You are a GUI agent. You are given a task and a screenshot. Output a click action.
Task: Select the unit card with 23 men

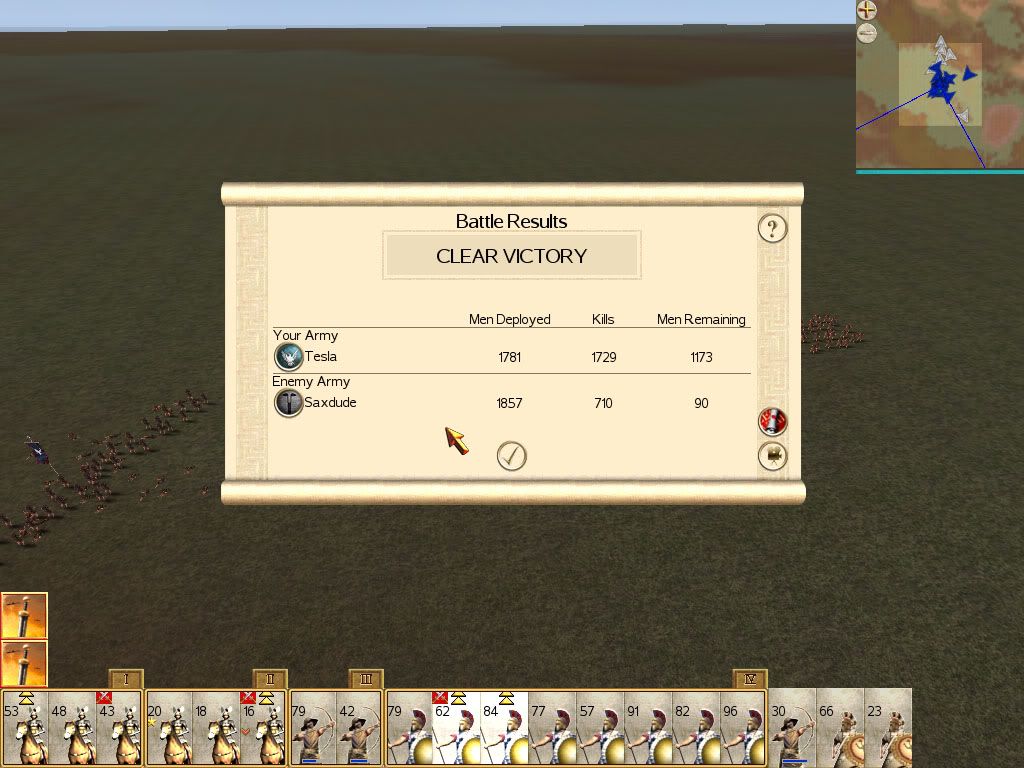click(x=888, y=728)
